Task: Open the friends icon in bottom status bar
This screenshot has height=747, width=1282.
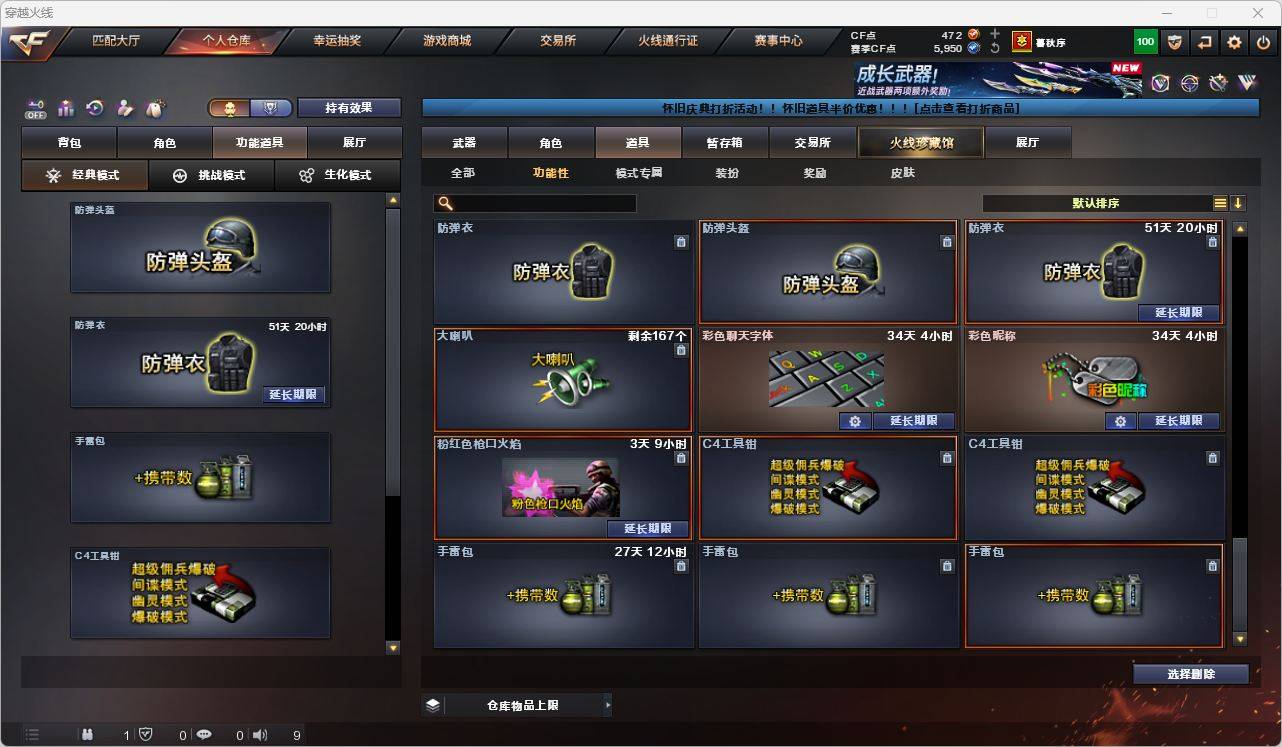Action: (88, 735)
